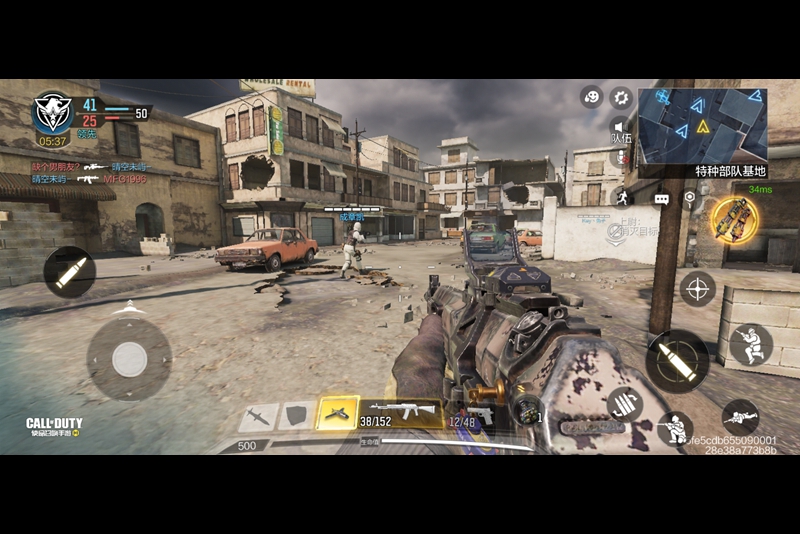Tap the minimap to enlarge it
This screenshot has height=534, width=800.
pyautogui.click(x=702, y=123)
